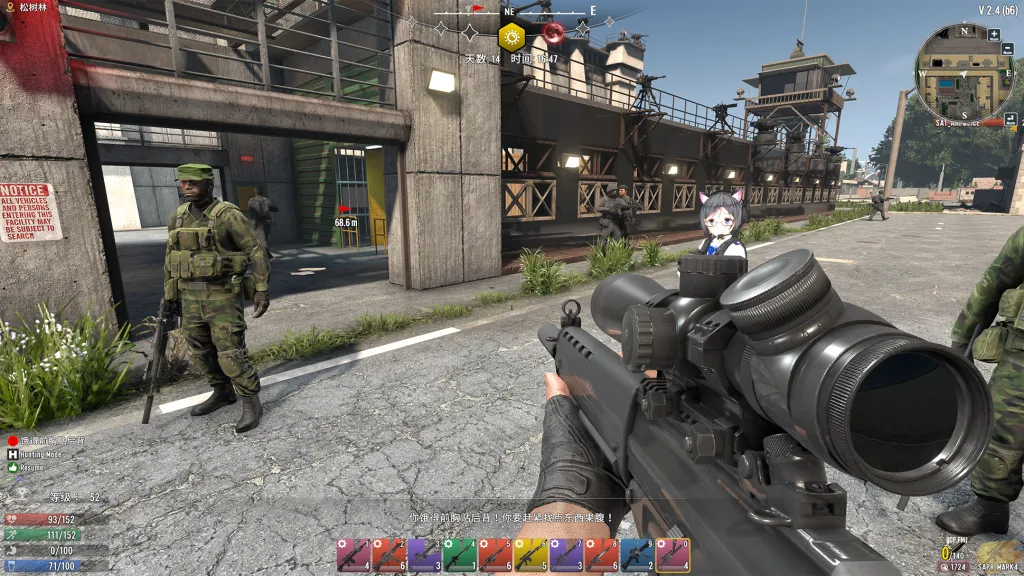Click the yellow sun hexagon icon
Image resolution: width=1024 pixels, height=576 pixels.
tap(512, 37)
